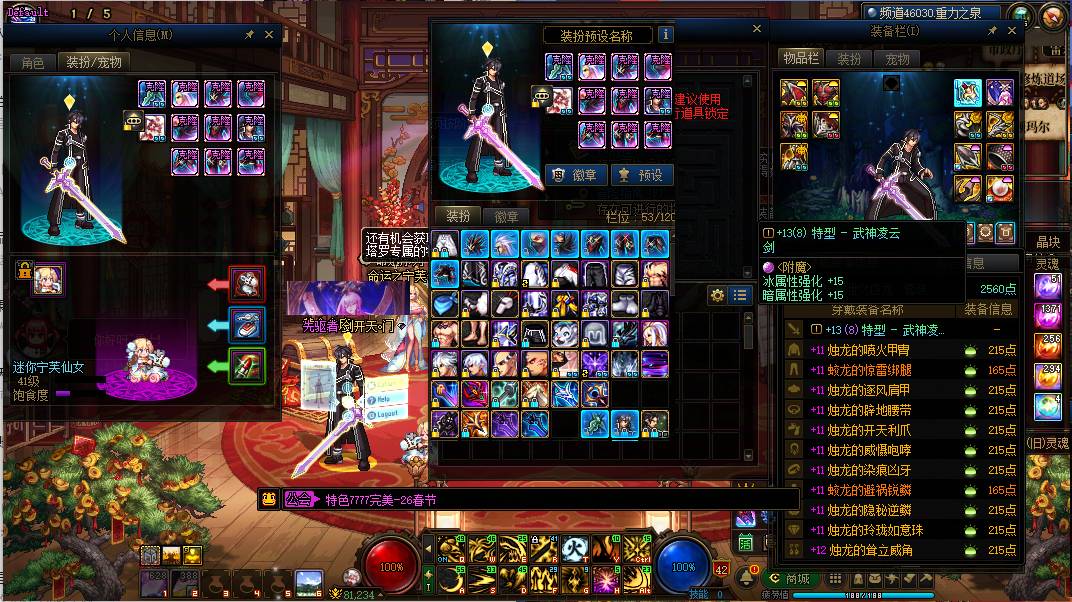The height and width of the screenshot is (602, 1072).
Task: Pin the 装备栏 window with the pushpin icon
Action: pyautogui.click(x=992, y=31)
